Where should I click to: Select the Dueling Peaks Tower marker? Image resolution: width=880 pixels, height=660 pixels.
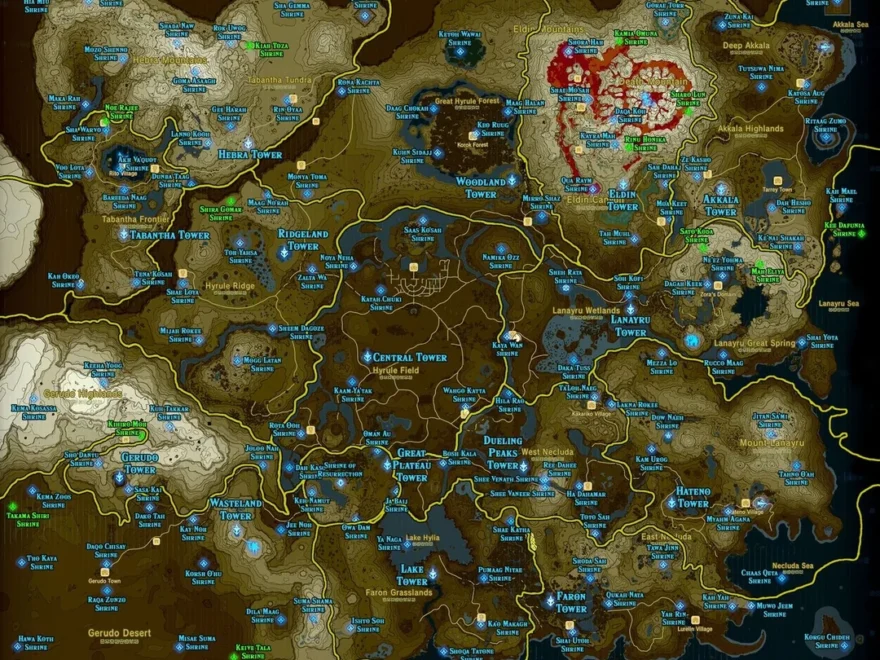point(522,466)
